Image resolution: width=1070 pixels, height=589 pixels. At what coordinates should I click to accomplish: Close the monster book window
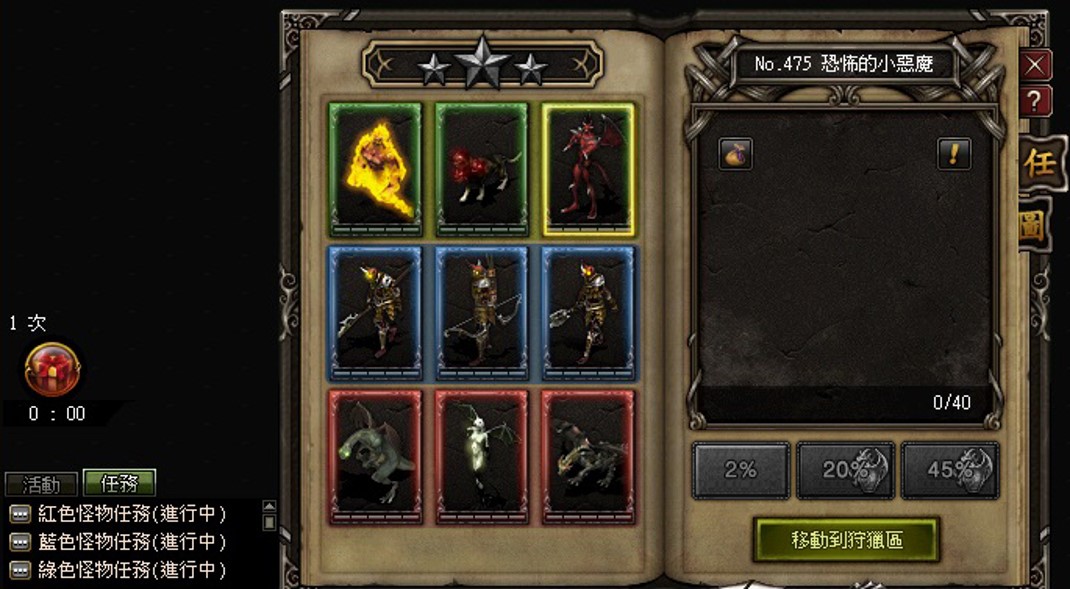click(x=1035, y=65)
